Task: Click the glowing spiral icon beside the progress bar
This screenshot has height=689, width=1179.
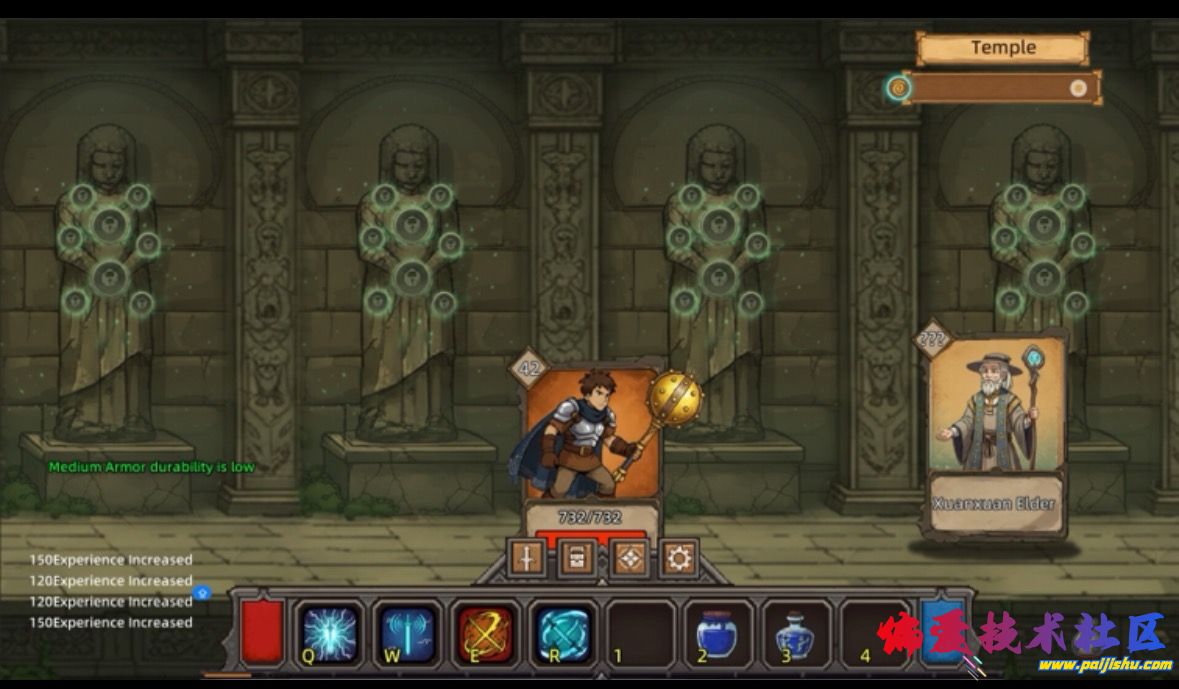Action: click(x=898, y=88)
